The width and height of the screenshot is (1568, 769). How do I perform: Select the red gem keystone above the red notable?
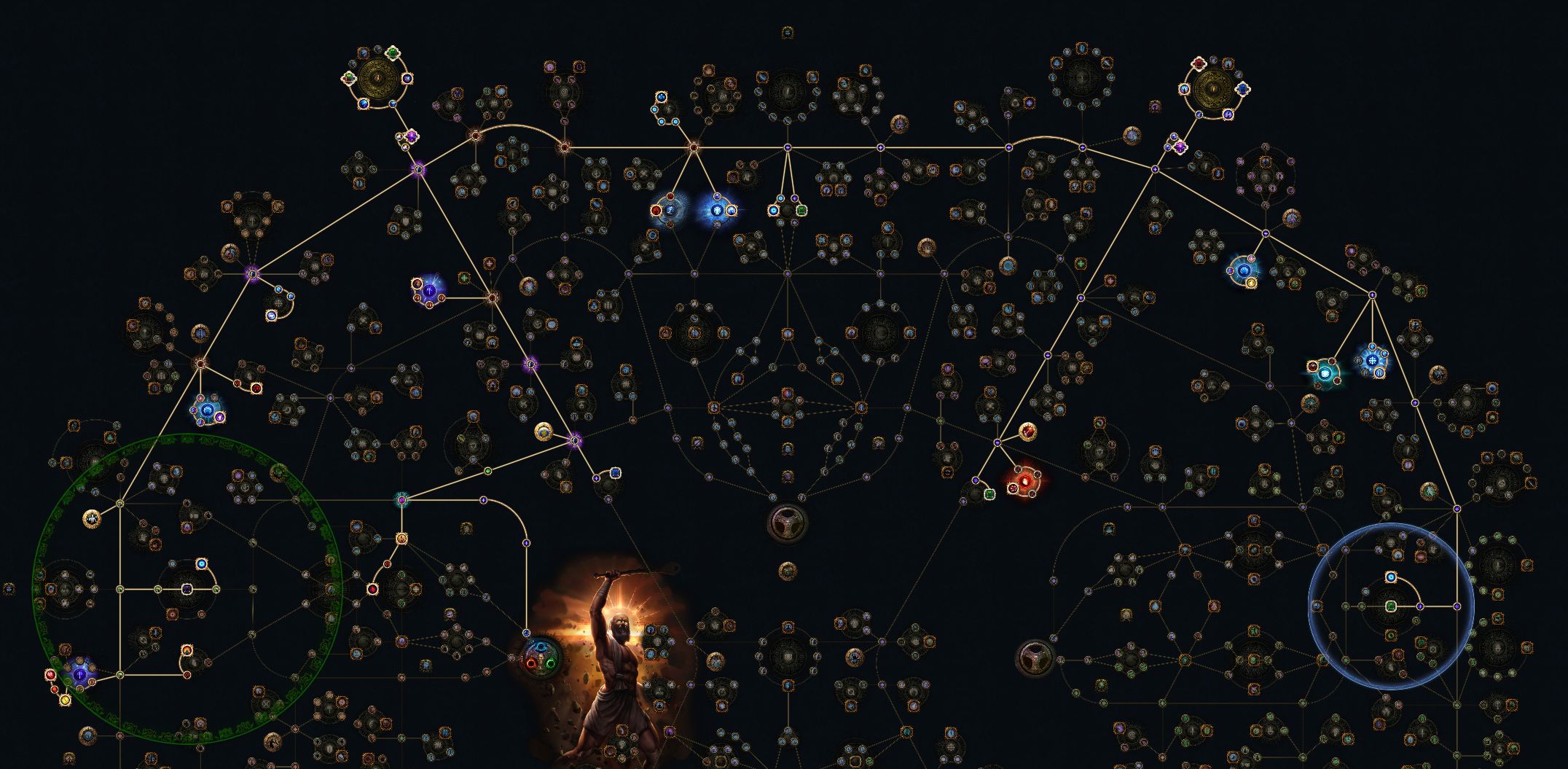point(1027,433)
